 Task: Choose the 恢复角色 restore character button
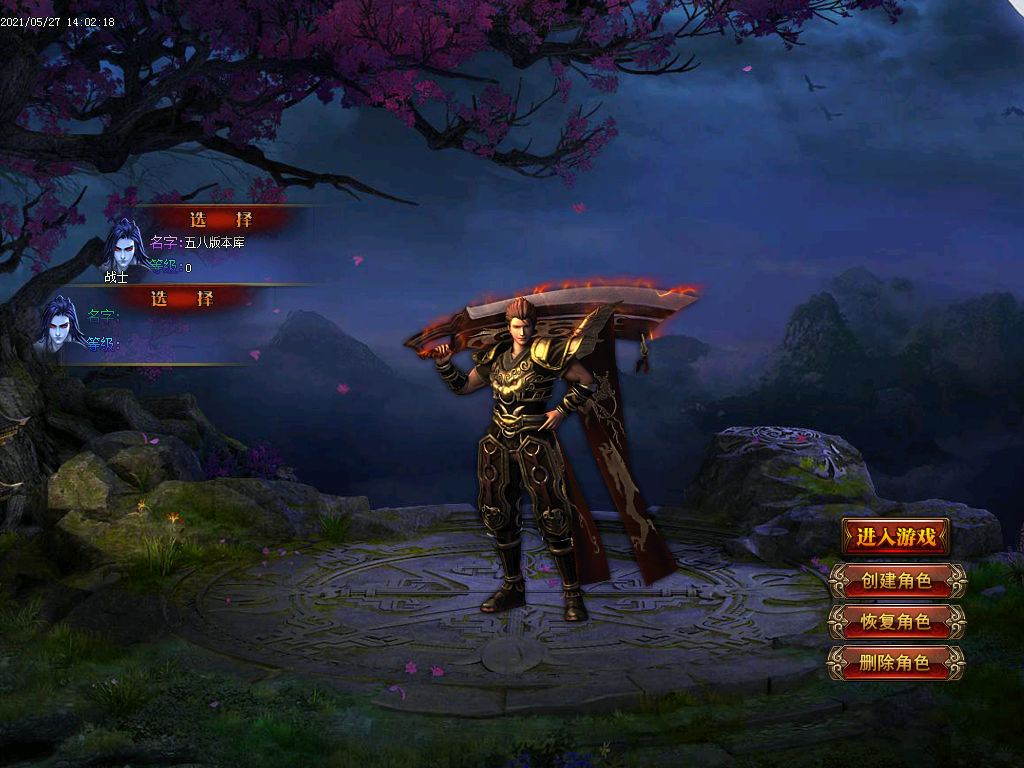click(896, 621)
